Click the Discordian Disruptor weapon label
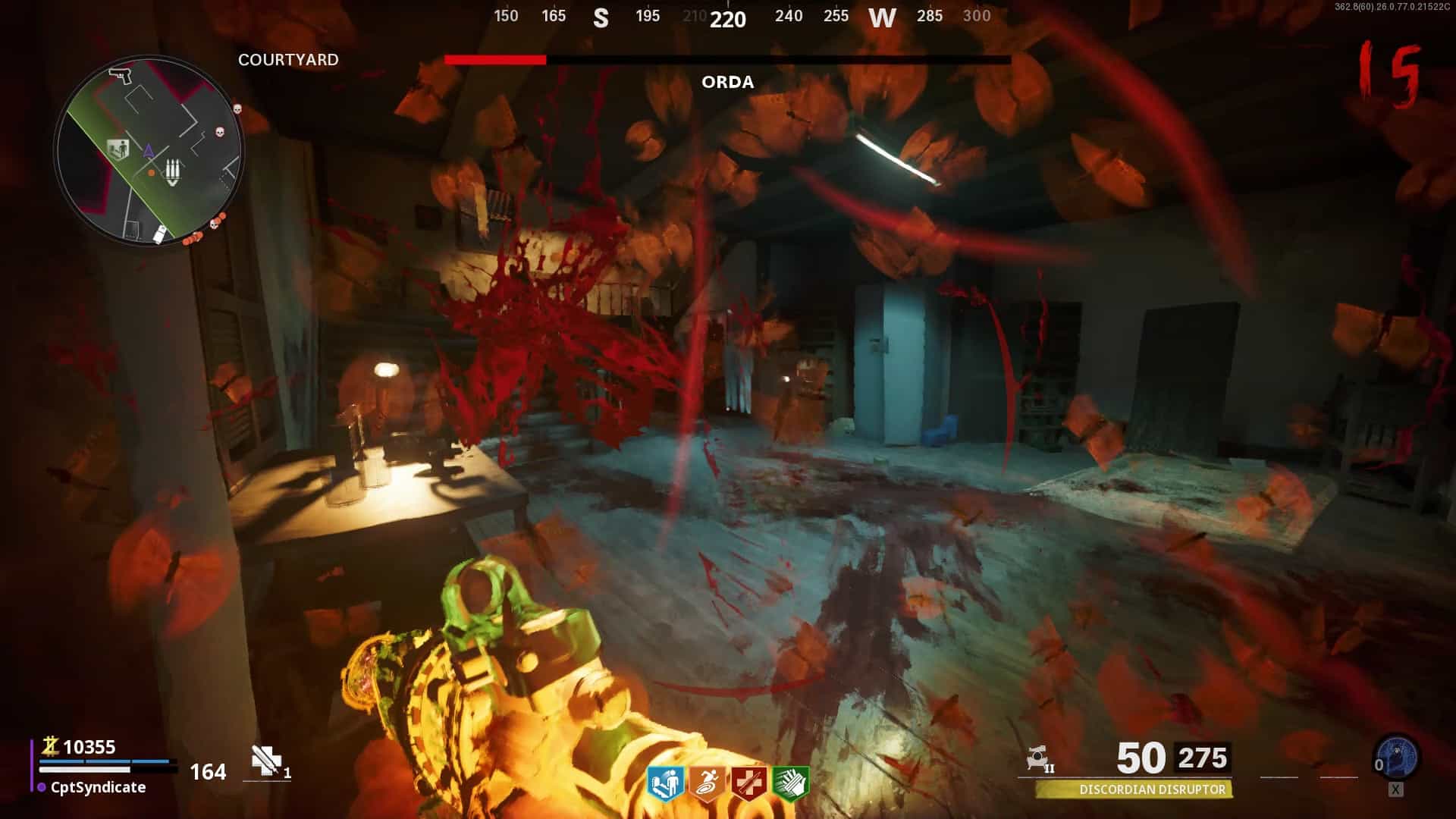This screenshot has height=819, width=1456. click(x=1151, y=790)
